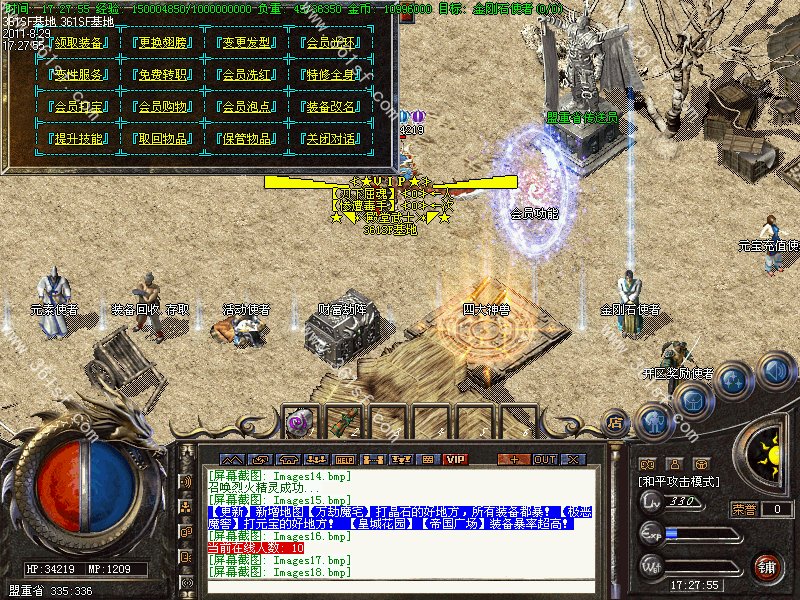800x600 pixels.
Task: Open the red 铺 stall button
Action: pos(765,567)
